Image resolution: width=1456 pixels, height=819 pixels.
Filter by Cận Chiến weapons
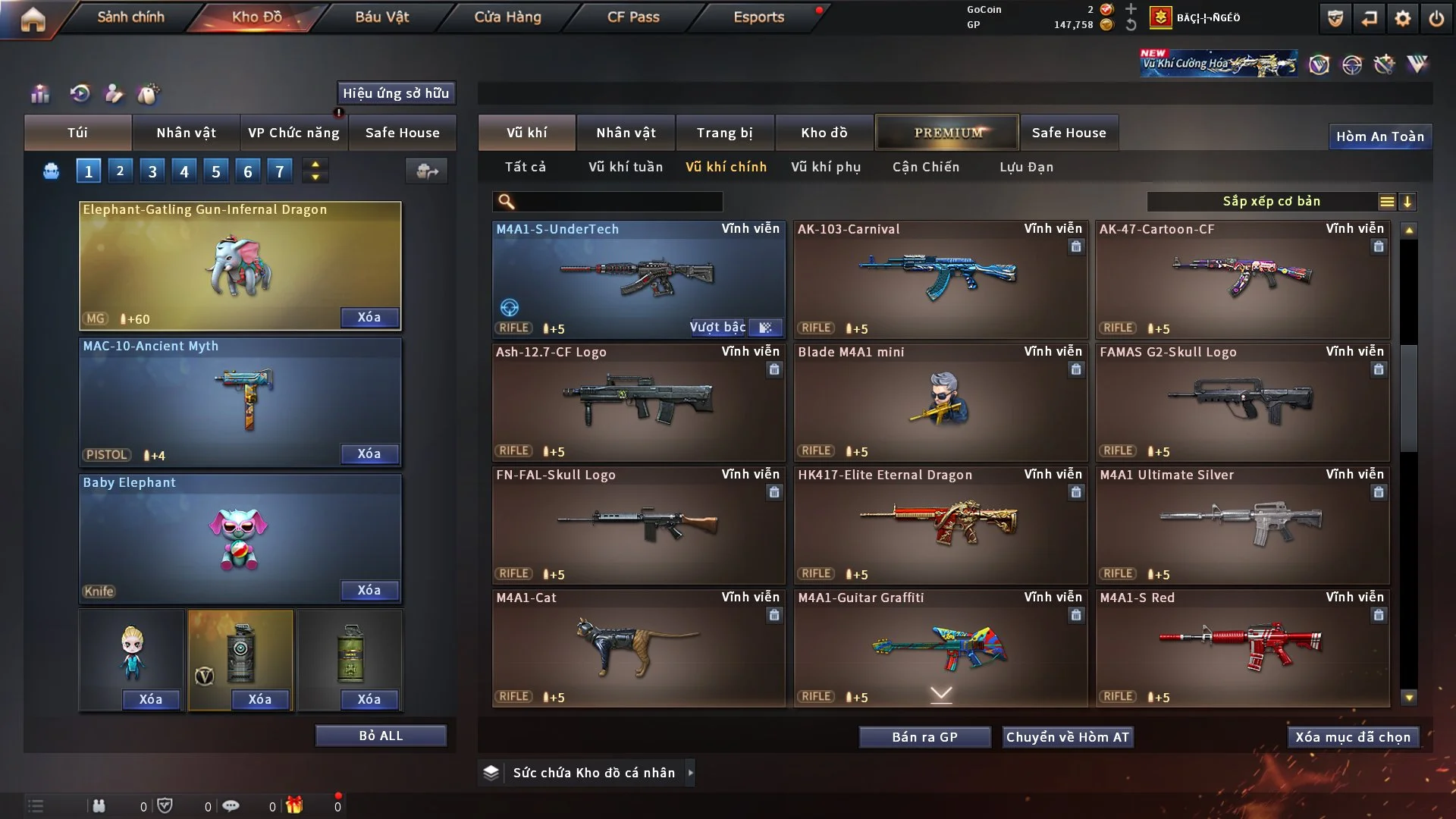(x=926, y=167)
